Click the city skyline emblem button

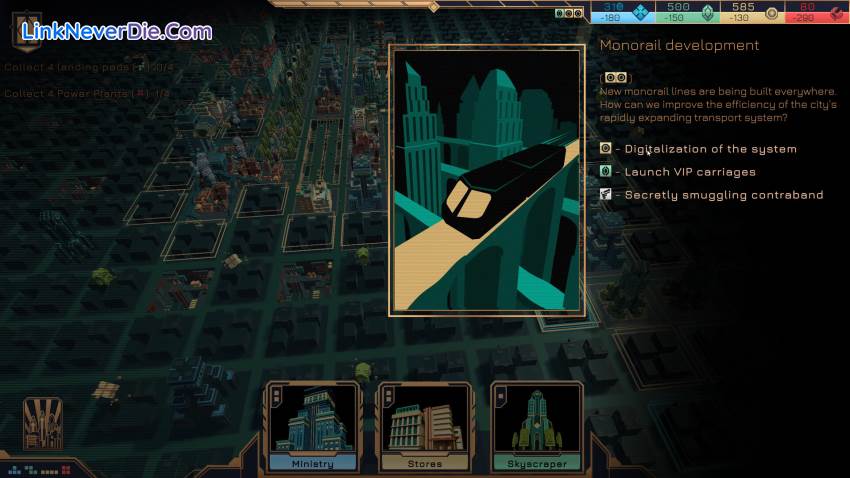point(43,422)
